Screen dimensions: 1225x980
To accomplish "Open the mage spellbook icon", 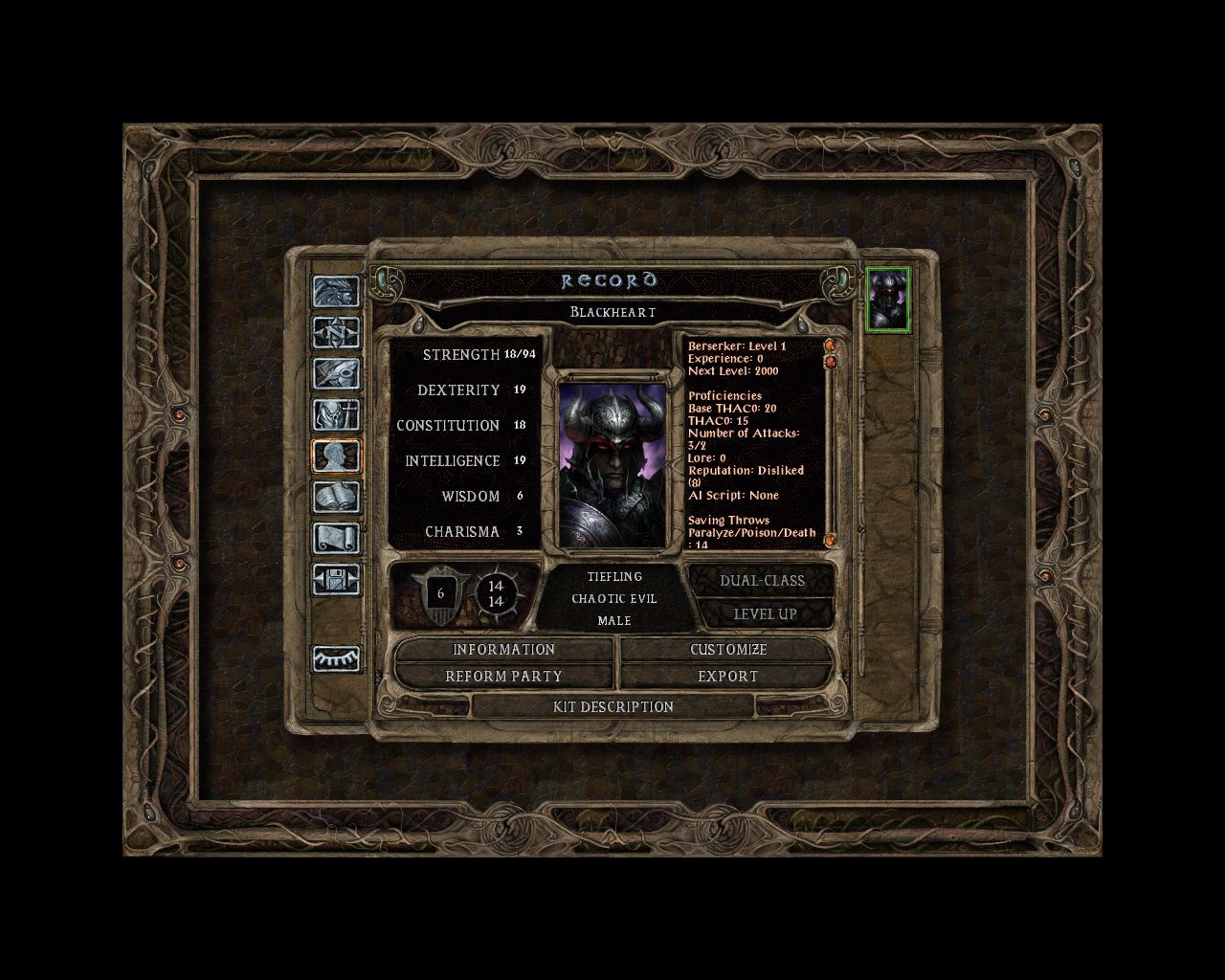I will point(337,496).
